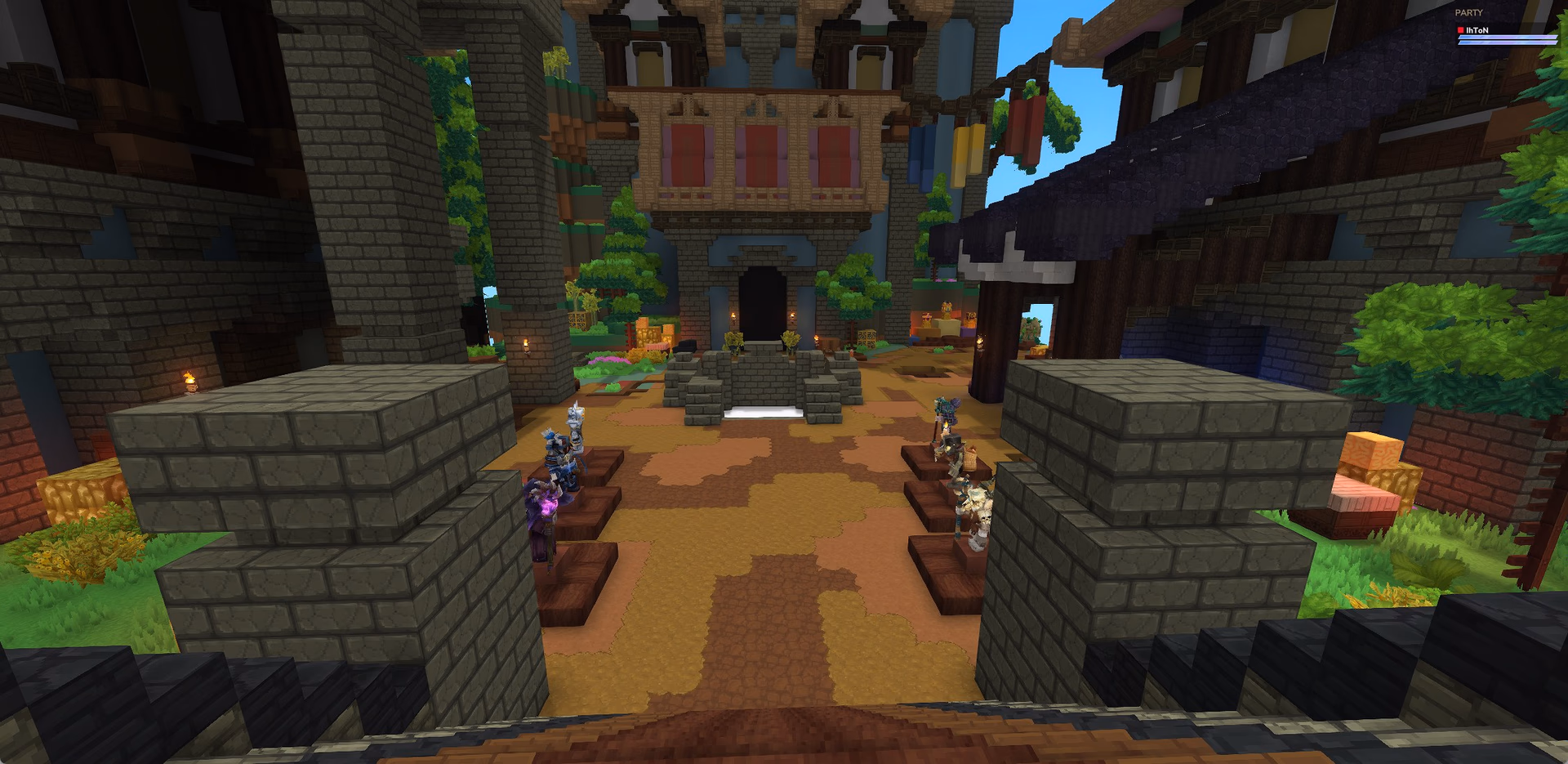This screenshot has width=1568, height=764.
Task: Click IhToN's lower stamina bar
Action: tap(1507, 45)
